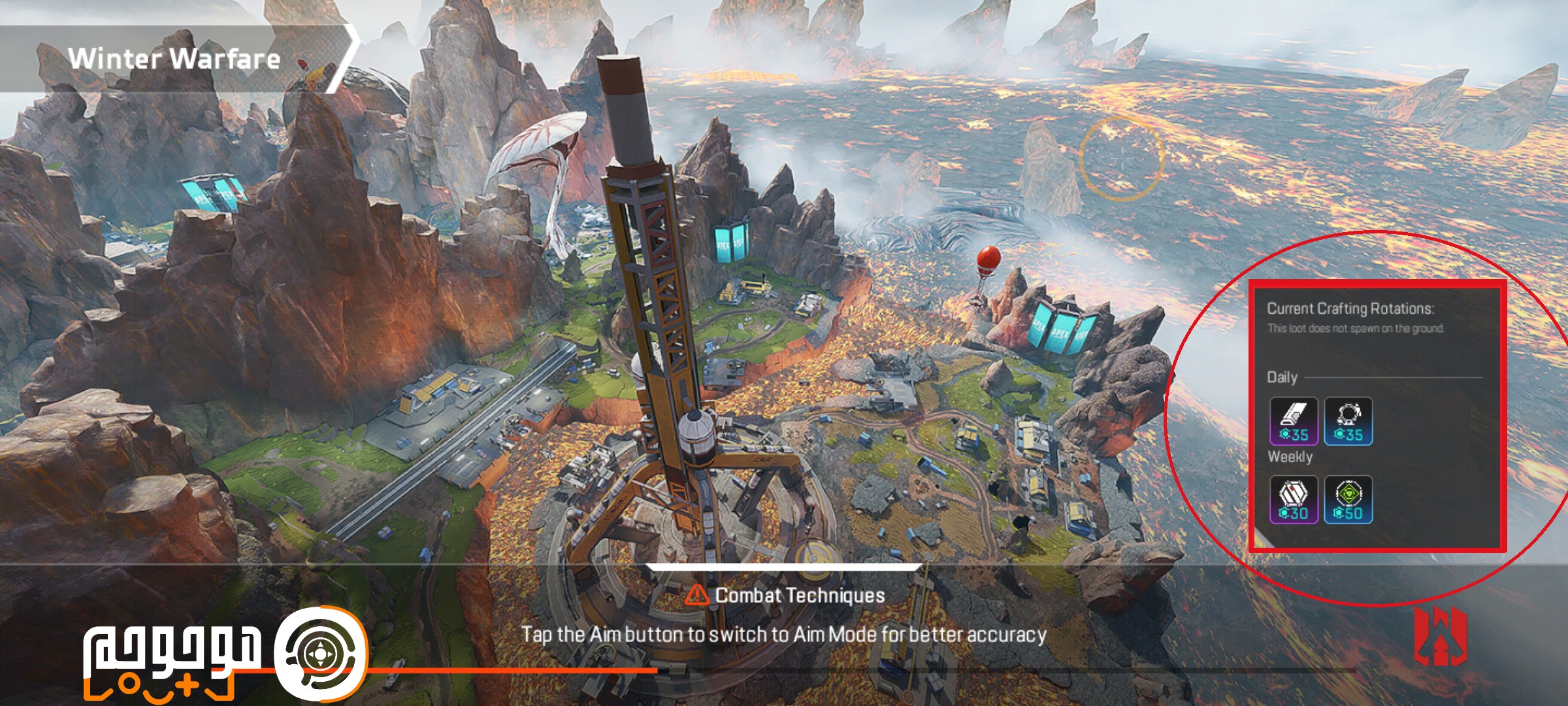This screenshot has width=1568, height=706.
Task: Select the purple extended magazine daily crafting item
Action: (x=1294, y=420)
